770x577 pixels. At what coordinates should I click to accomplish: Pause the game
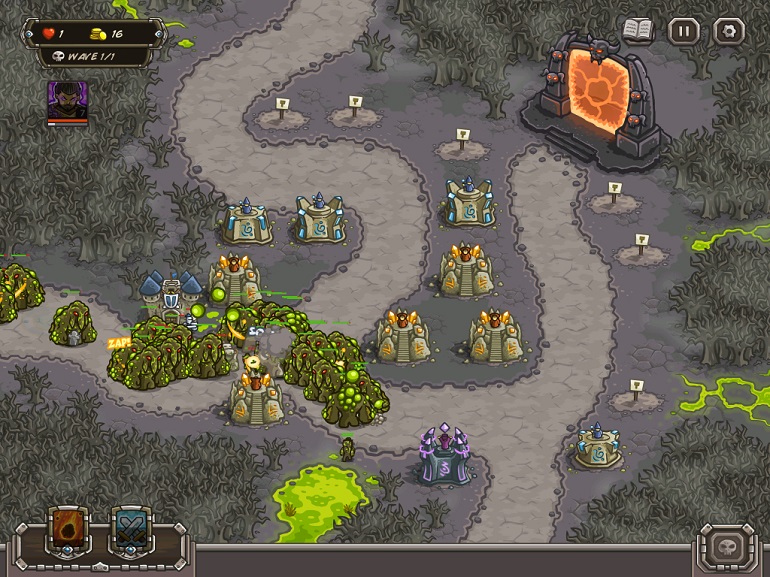[x=683, y=31]
